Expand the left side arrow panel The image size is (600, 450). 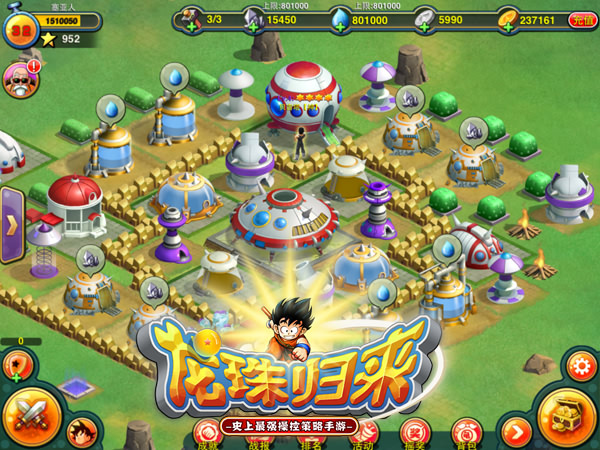(x=11, y=223)
